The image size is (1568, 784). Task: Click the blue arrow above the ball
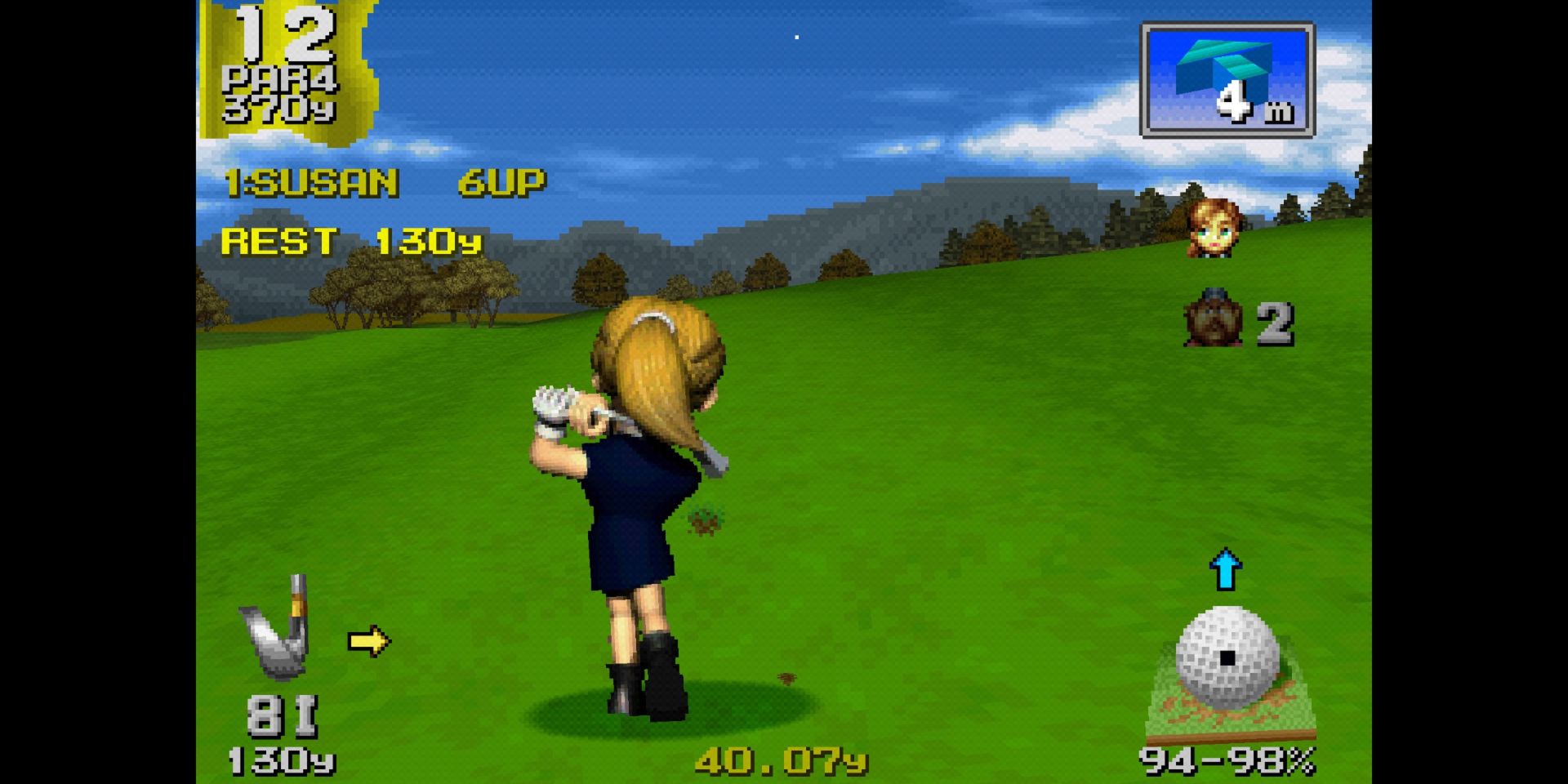click(x=1225, y=569)
